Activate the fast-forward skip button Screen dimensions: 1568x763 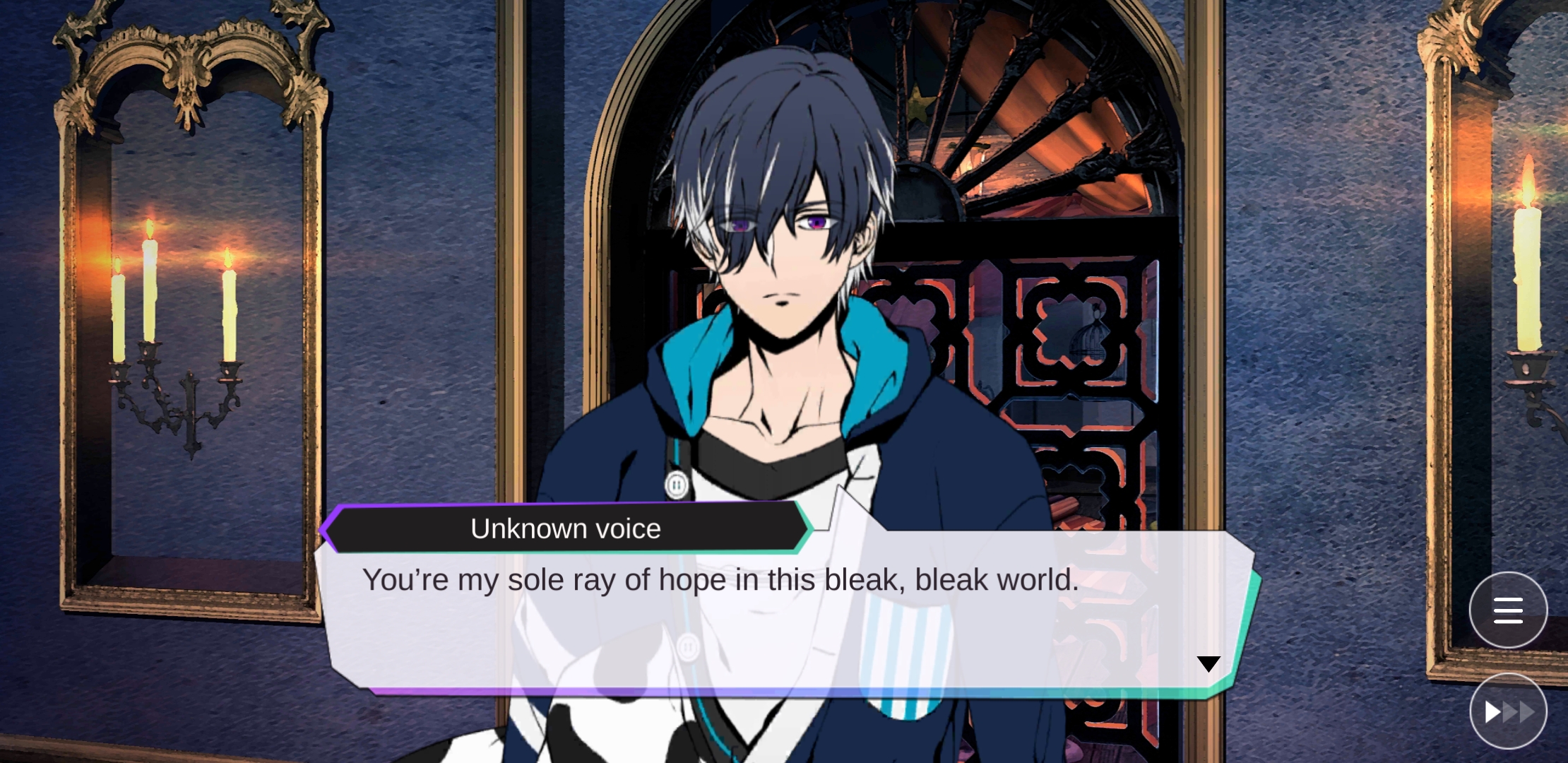pyautogui.click(x=1508, y=711)
